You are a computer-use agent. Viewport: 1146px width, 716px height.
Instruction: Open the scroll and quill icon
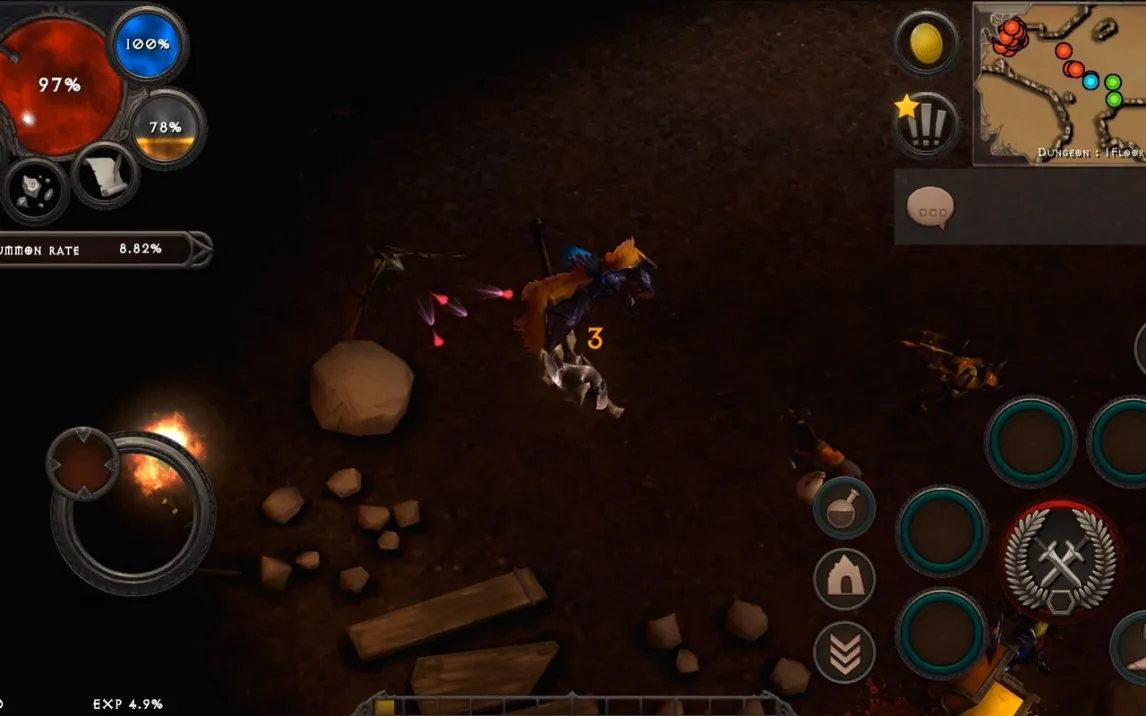tap(105, 177)
